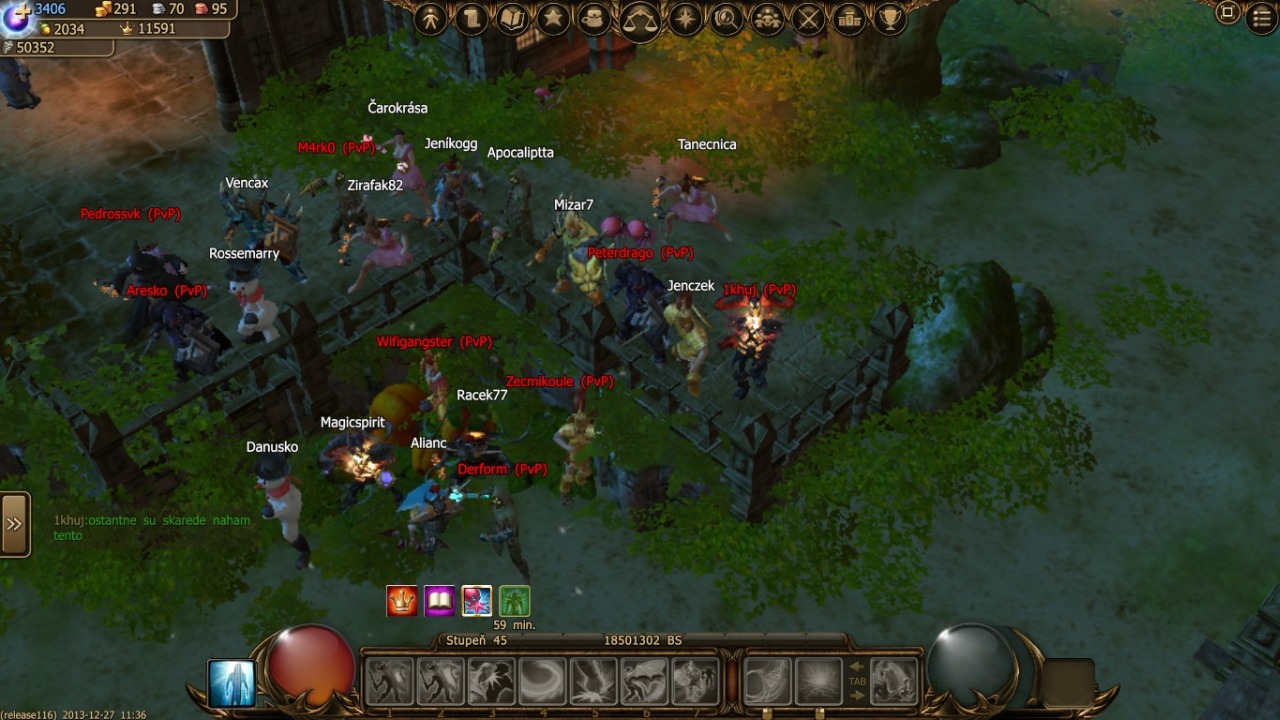Open the crossed swords PvP menu
1280x720 pixels.
808,18
